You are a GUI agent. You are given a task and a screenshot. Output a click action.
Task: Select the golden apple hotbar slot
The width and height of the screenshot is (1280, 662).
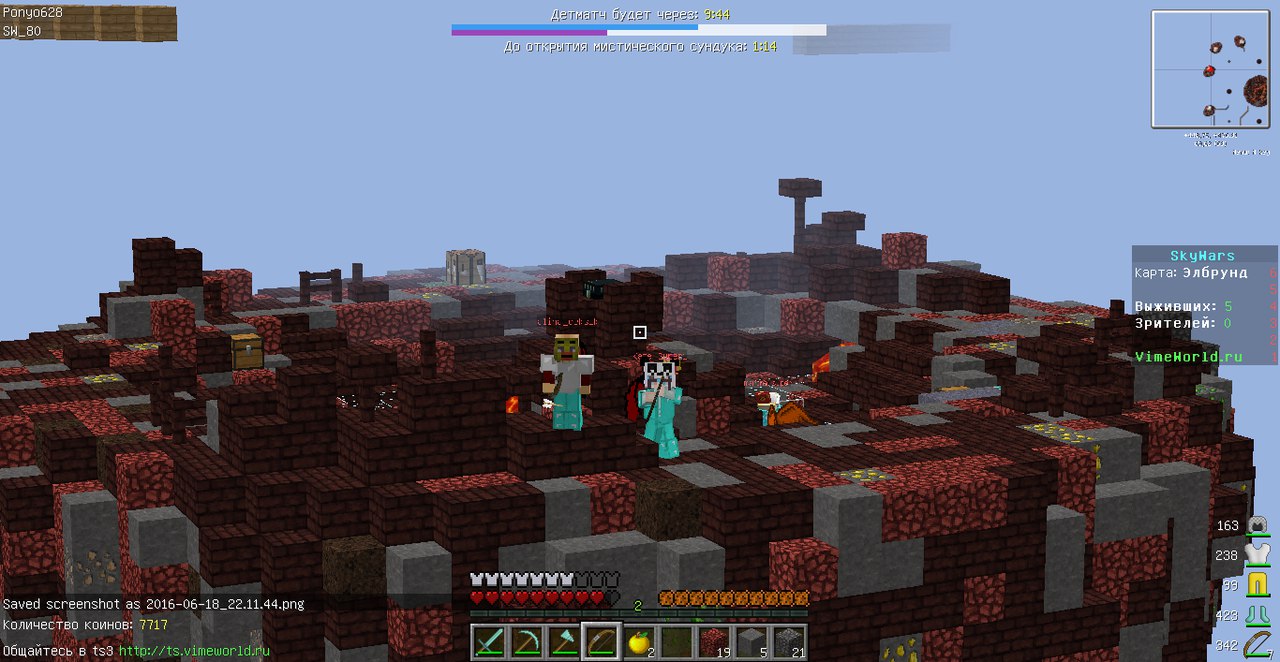coord(638,640)
